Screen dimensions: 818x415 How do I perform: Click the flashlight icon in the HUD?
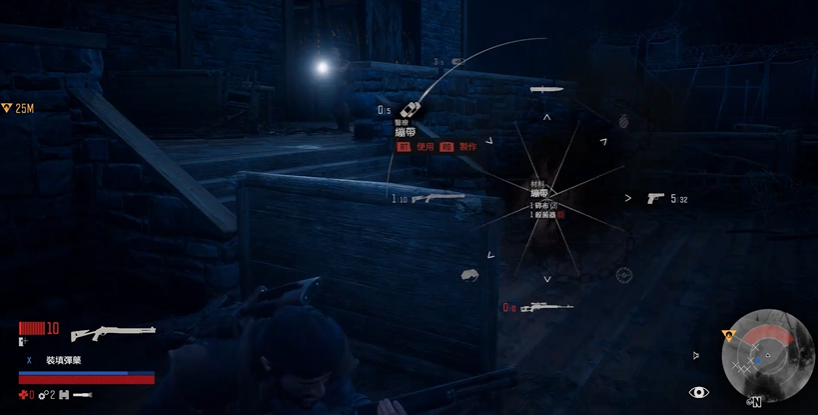point(83,395)
